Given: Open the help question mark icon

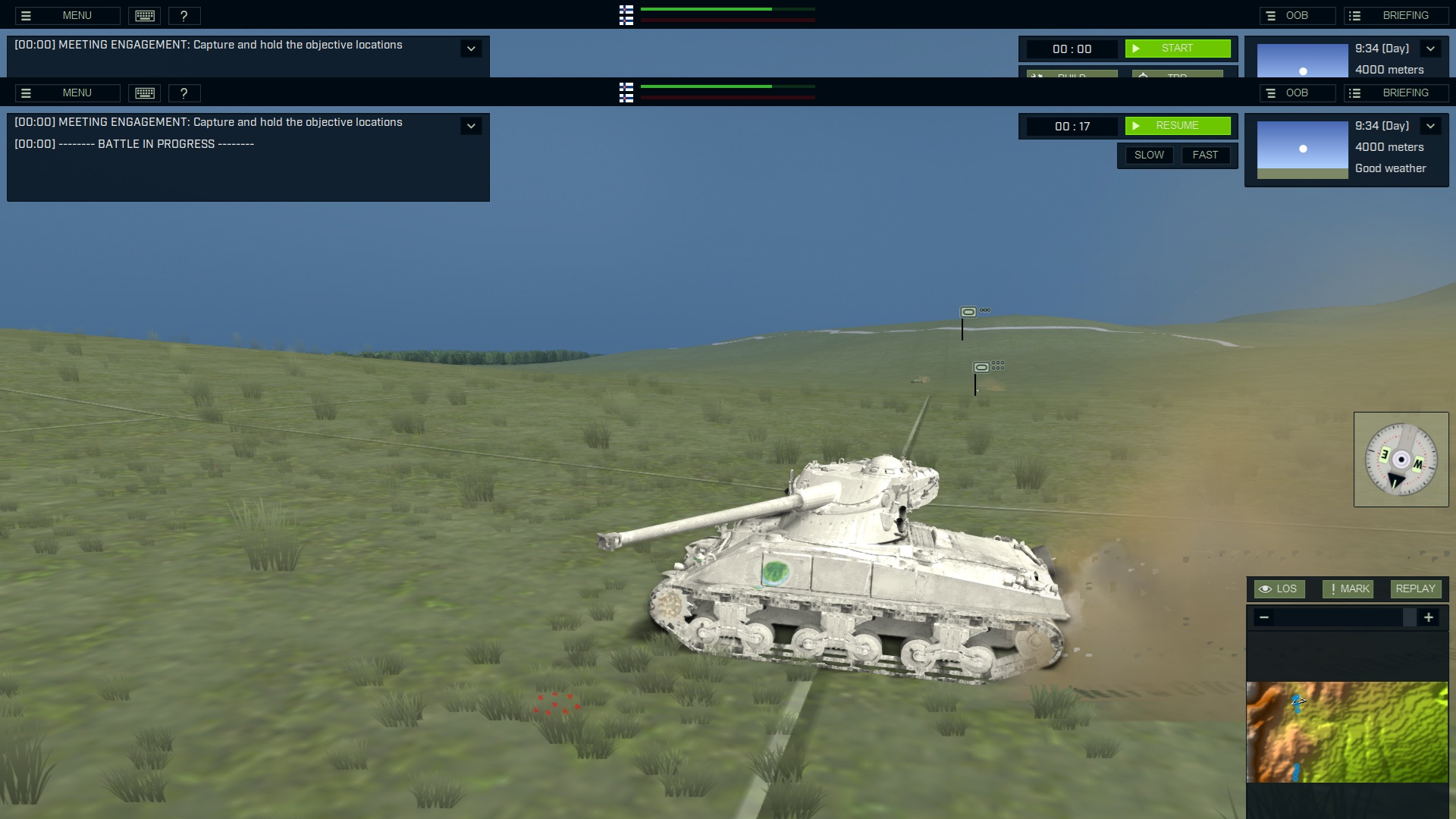Looking at the screenshot, I should 184,93.
